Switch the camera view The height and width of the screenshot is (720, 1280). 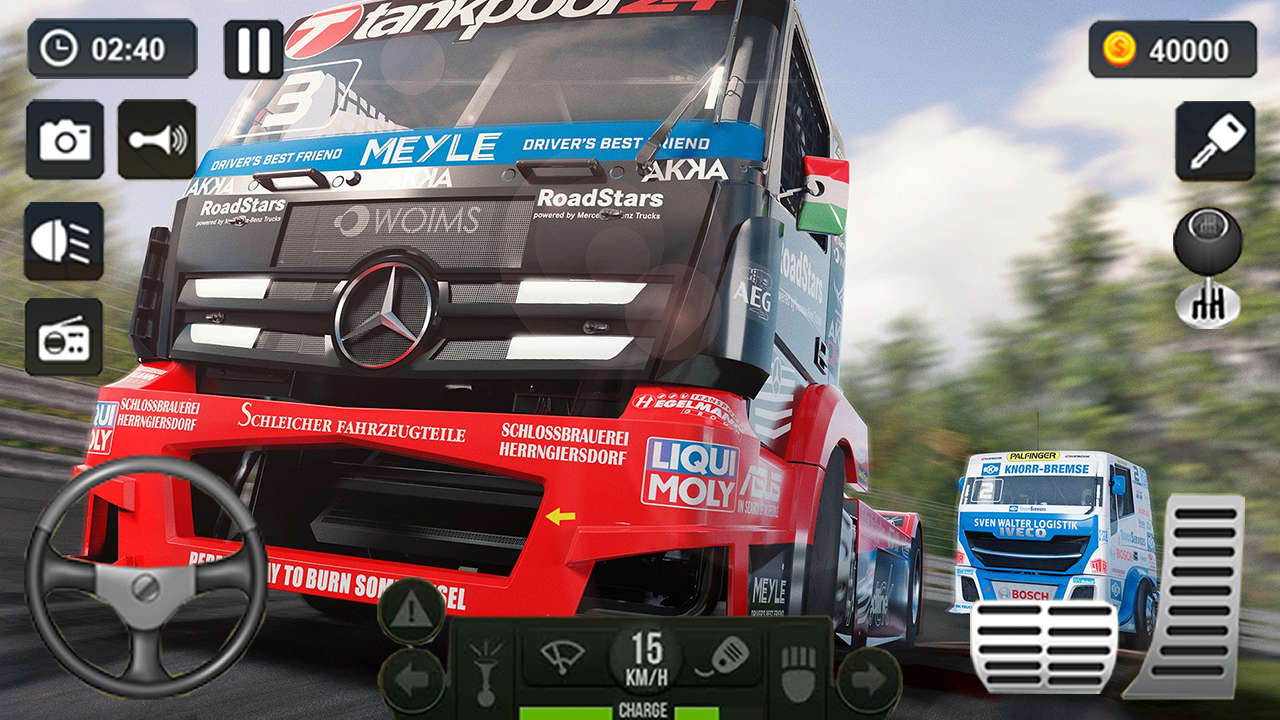click(65, 140)
